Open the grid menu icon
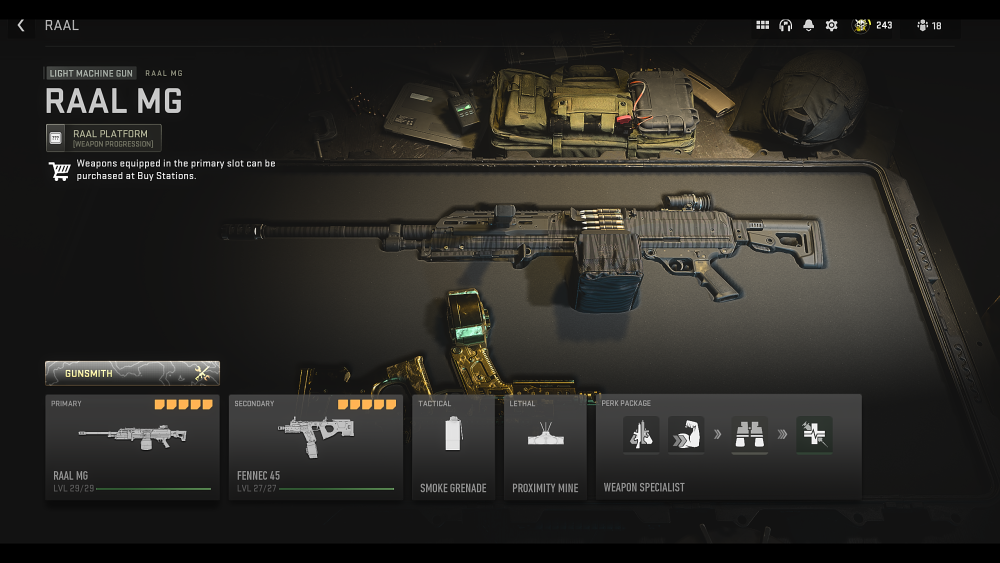 763,25
